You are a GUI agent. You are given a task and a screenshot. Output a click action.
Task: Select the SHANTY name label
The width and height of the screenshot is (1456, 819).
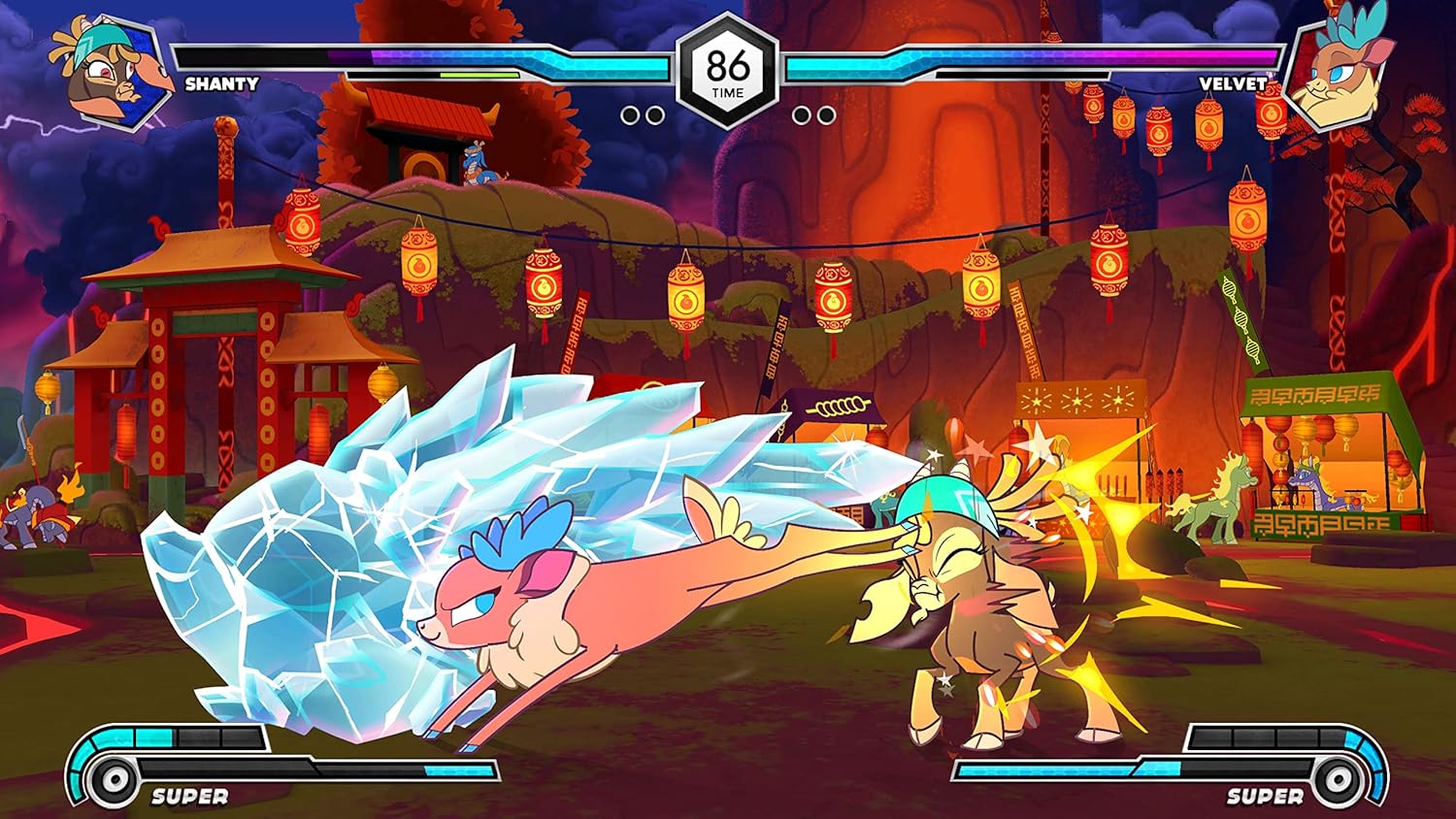(221, 85)
